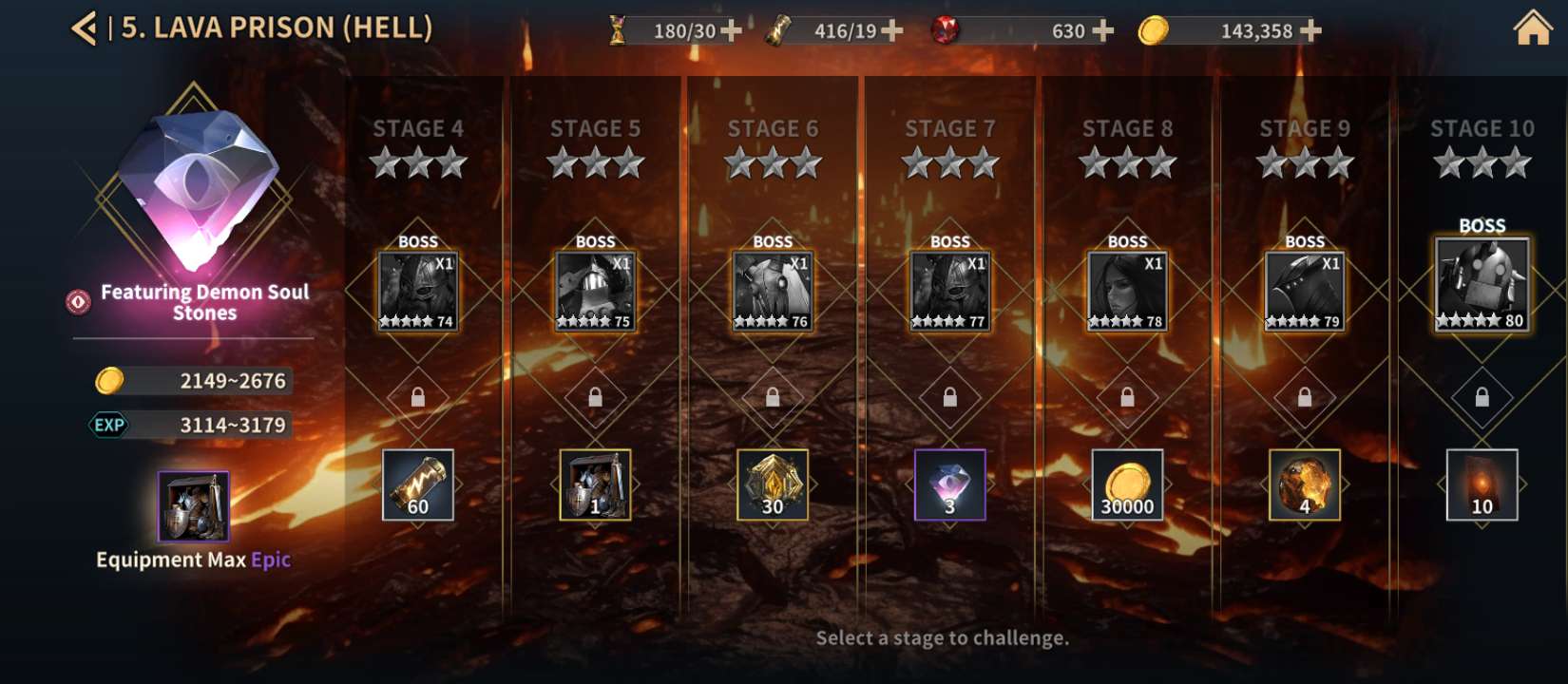The image size is (1568, 684).
Task: Inspect the Stage 9 fiery rock reward
Action: pyautogui.click(x=1305, y=485)
